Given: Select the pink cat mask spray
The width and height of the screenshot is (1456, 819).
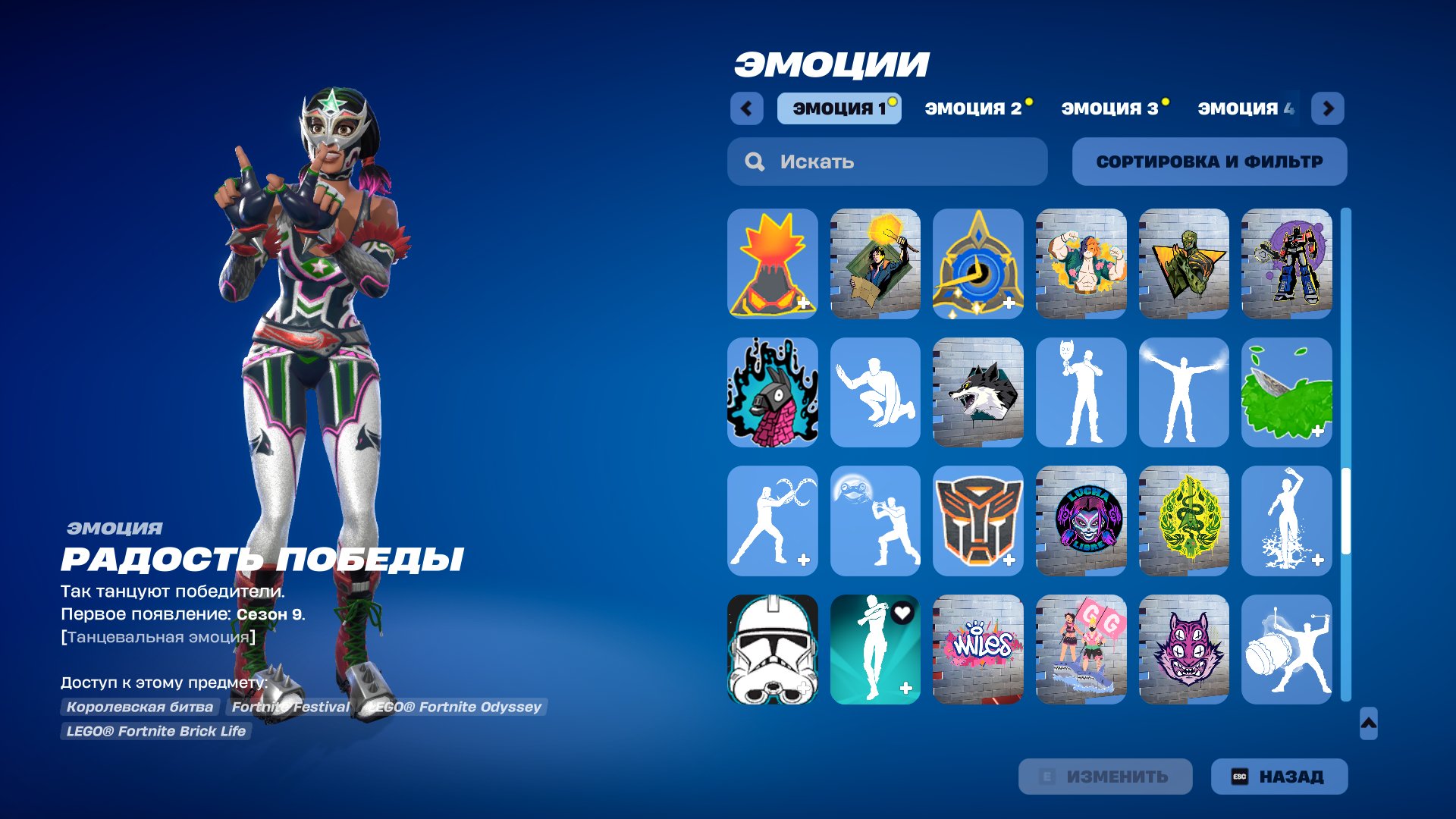Looking at the screenshot, I should click(1183, 649).
